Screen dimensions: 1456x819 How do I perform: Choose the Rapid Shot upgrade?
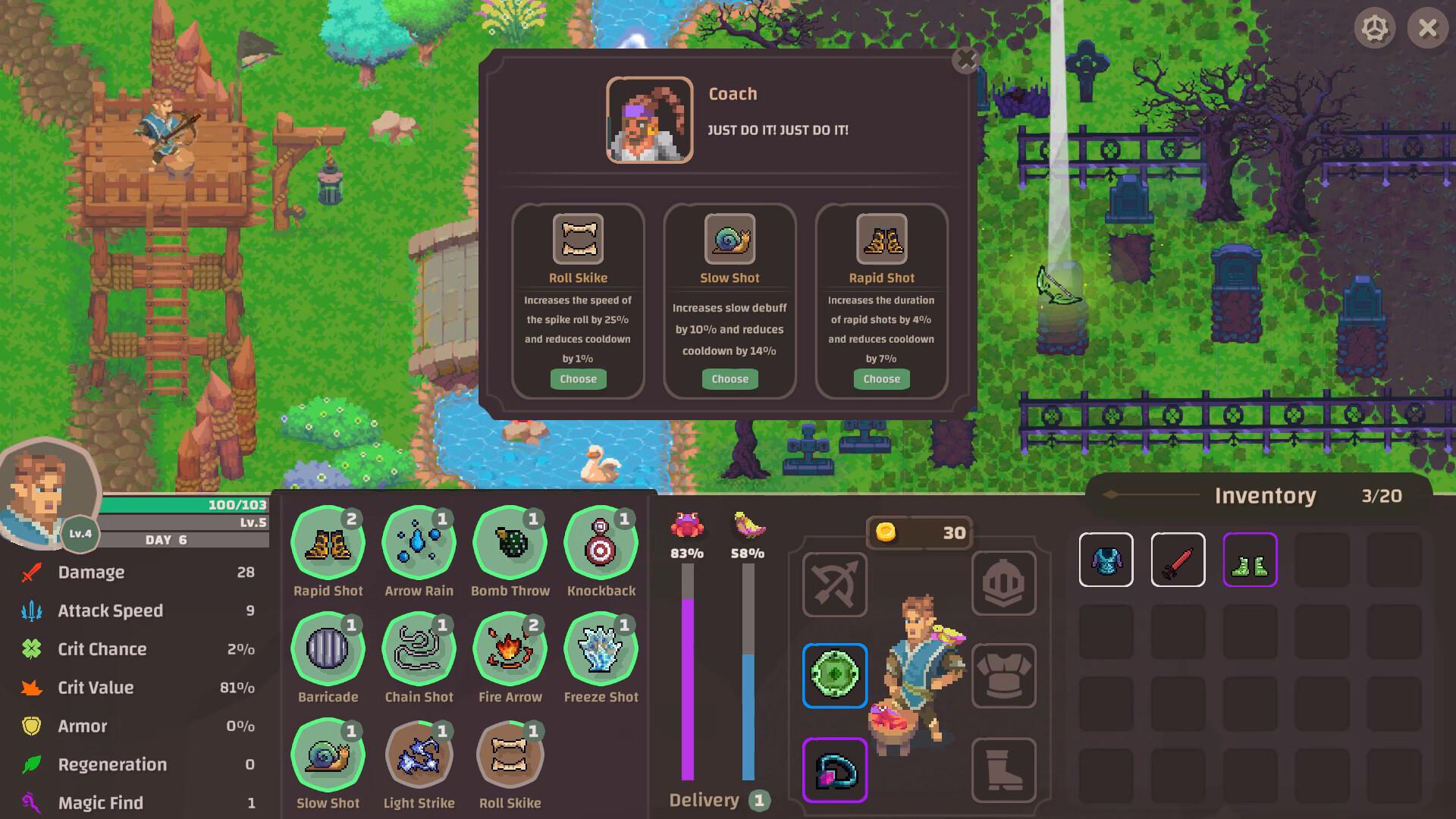[x=881, y=379]
